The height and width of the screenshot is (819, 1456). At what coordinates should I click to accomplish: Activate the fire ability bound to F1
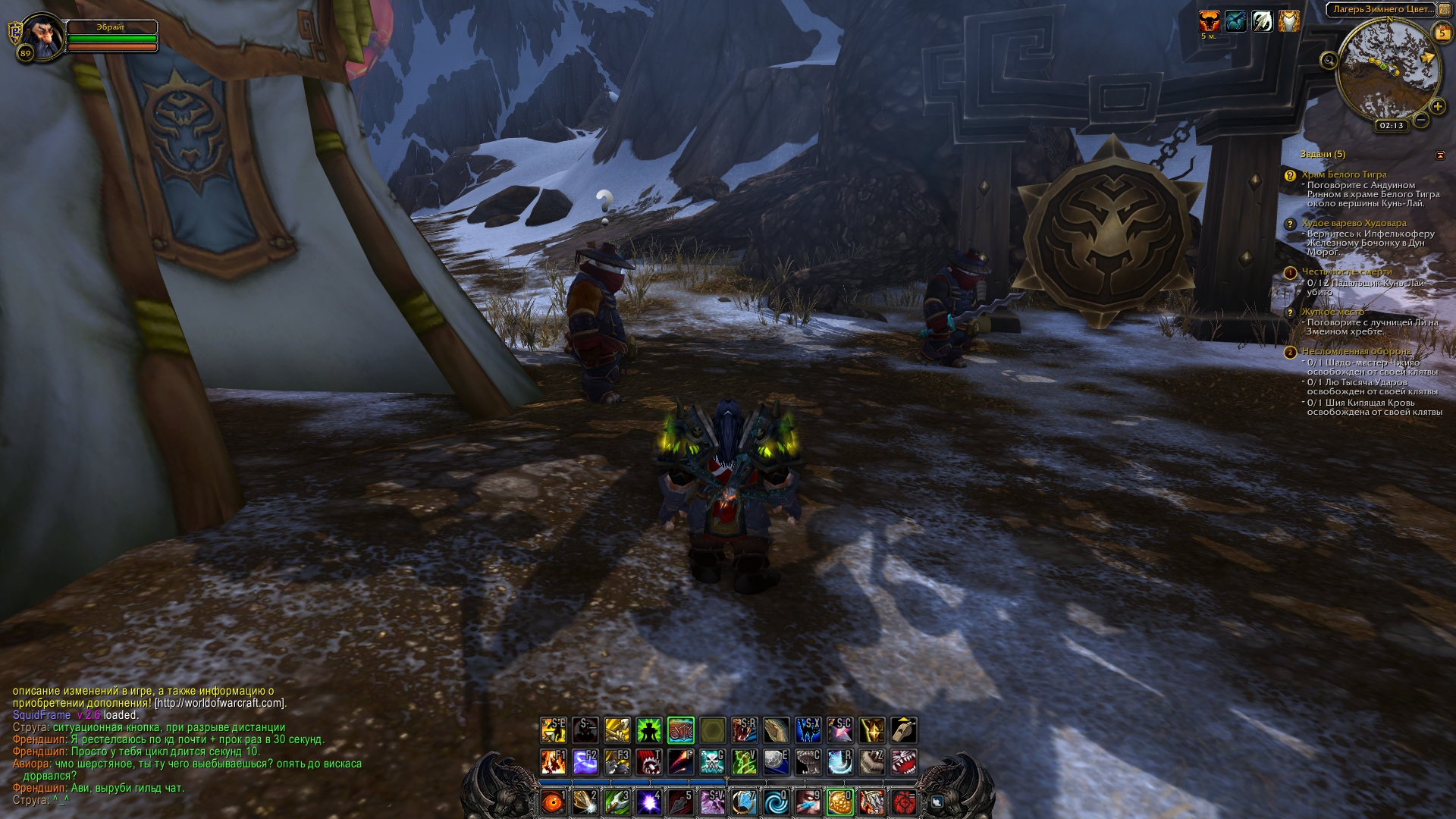[x=553, y=761]
